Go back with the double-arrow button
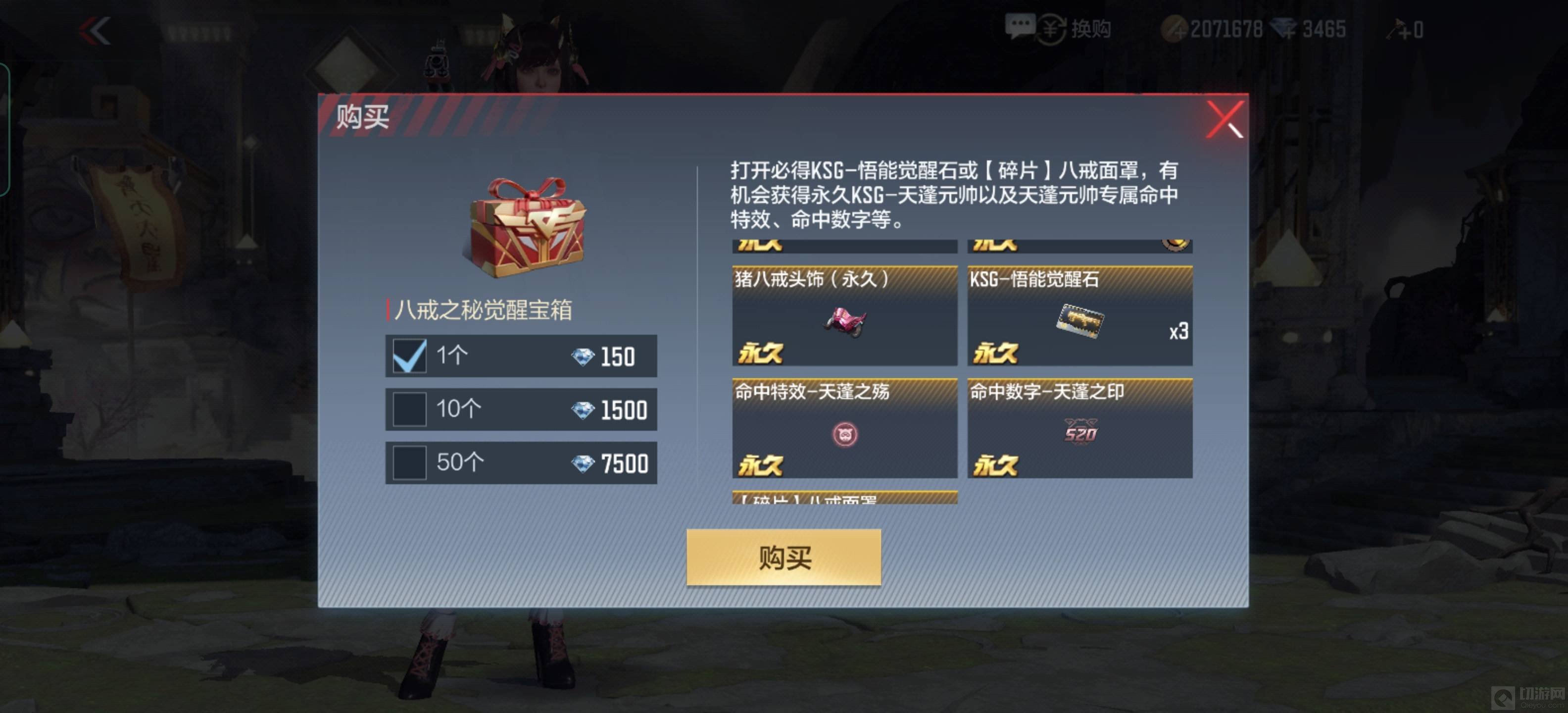 coord(96,30)
